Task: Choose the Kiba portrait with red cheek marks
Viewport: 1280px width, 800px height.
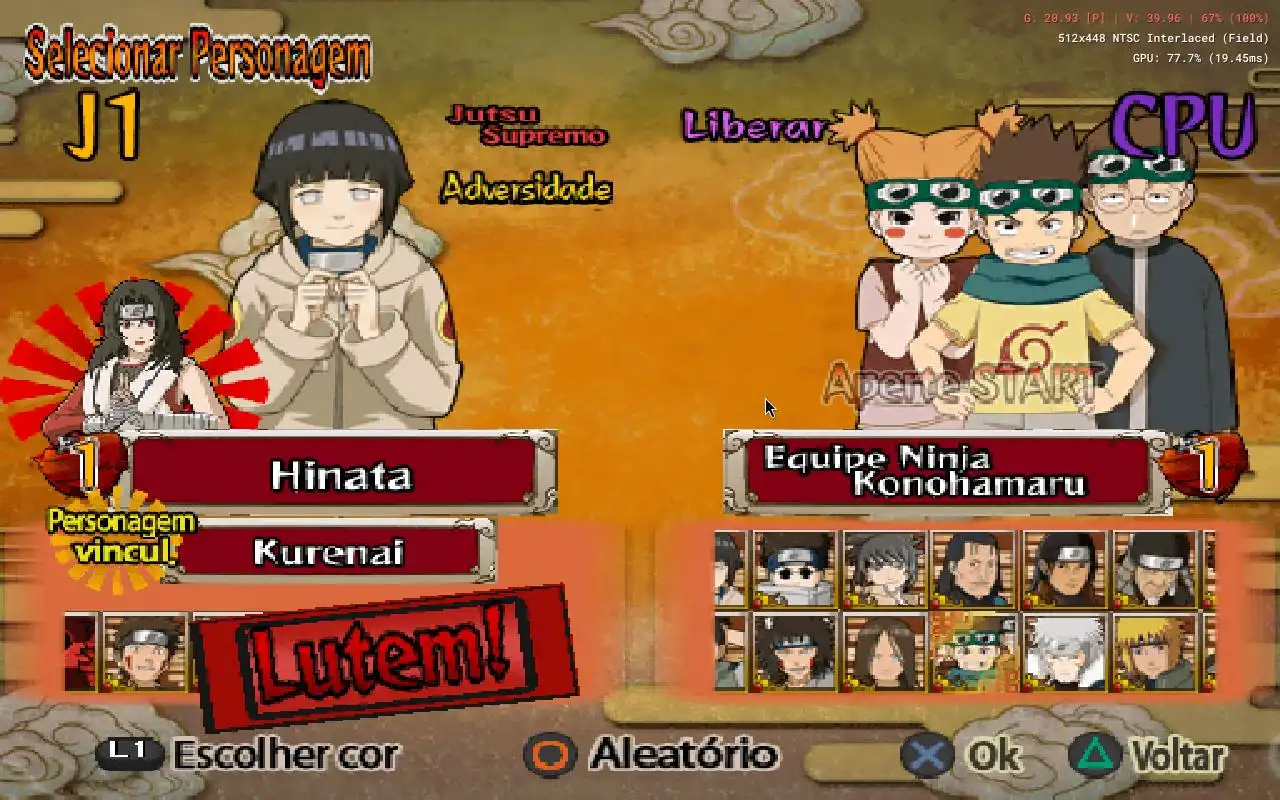Action: (794, 651)
